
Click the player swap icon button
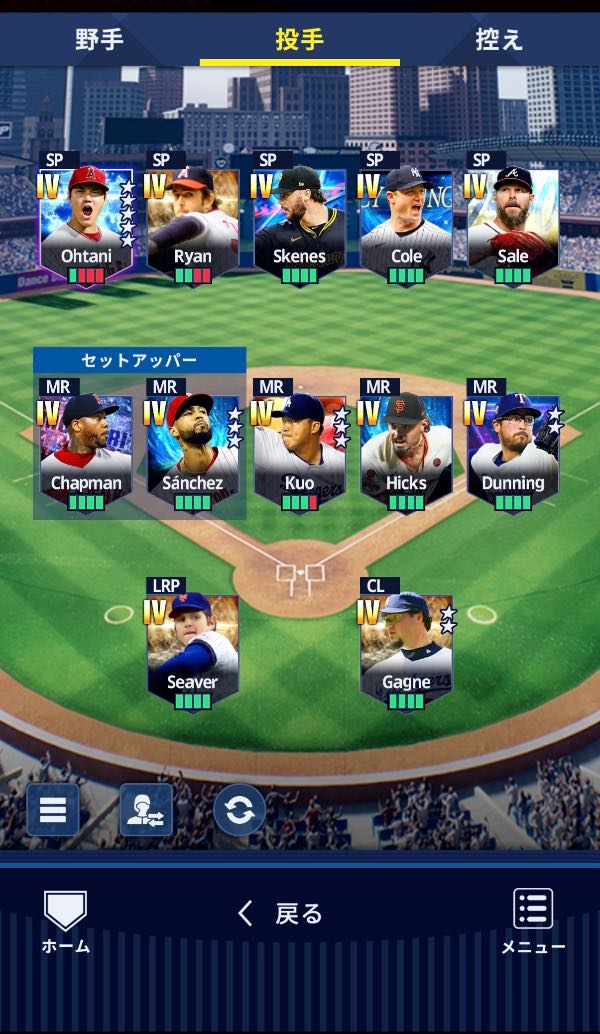pyautogui.click(x=146, y=809)
